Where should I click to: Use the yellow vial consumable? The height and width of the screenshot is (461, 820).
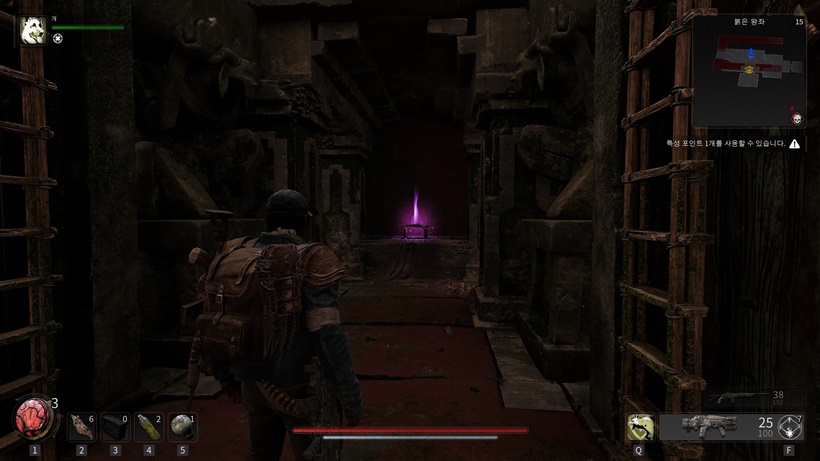pyautogui.click(x=148, y=427)
